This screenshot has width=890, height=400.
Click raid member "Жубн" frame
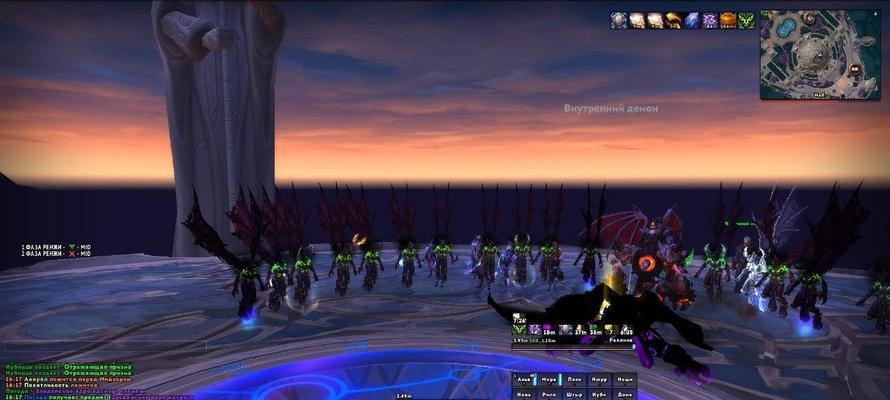(x=598, y=394)
